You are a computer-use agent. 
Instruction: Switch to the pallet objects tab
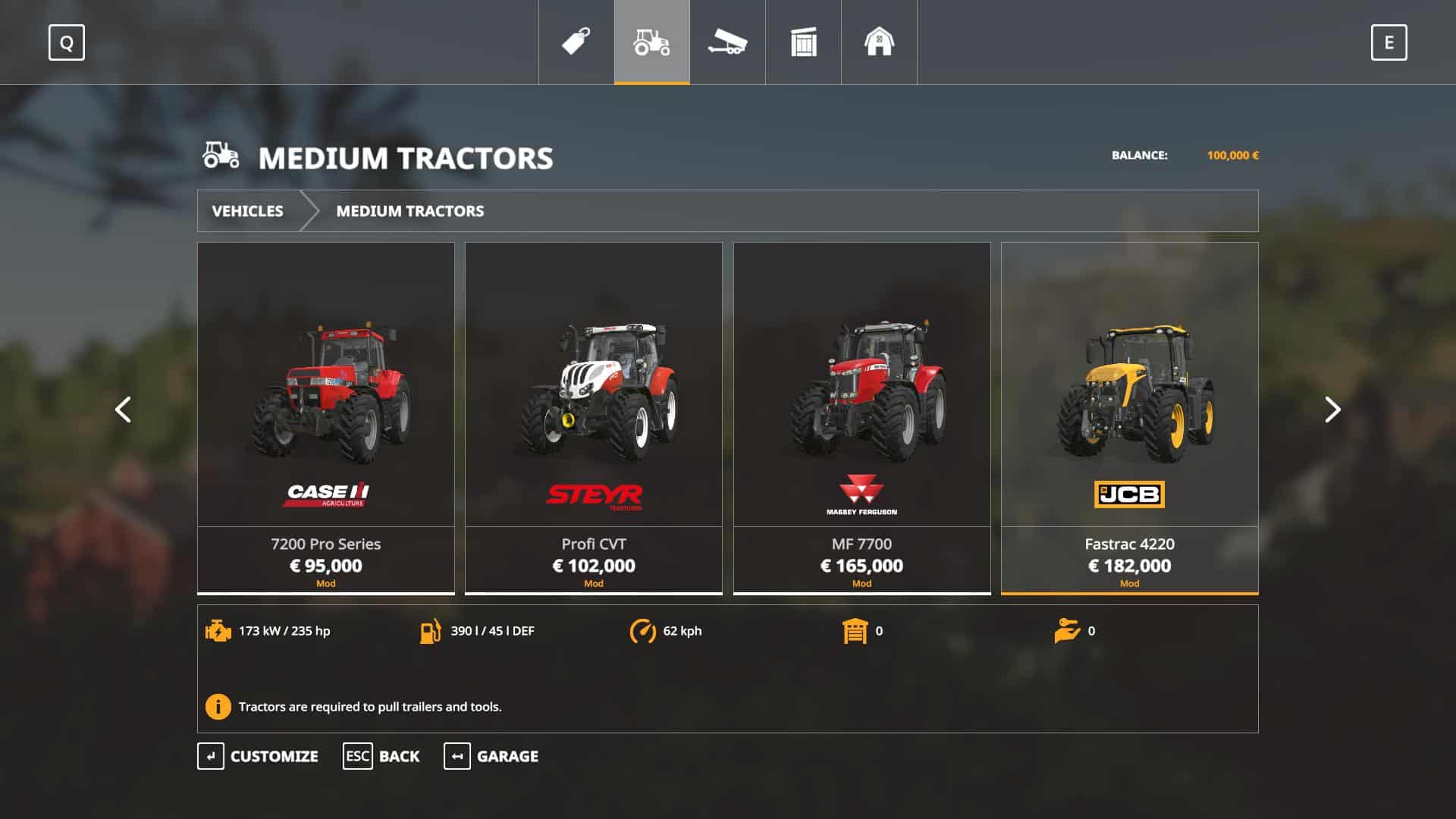tap(804, 42)
